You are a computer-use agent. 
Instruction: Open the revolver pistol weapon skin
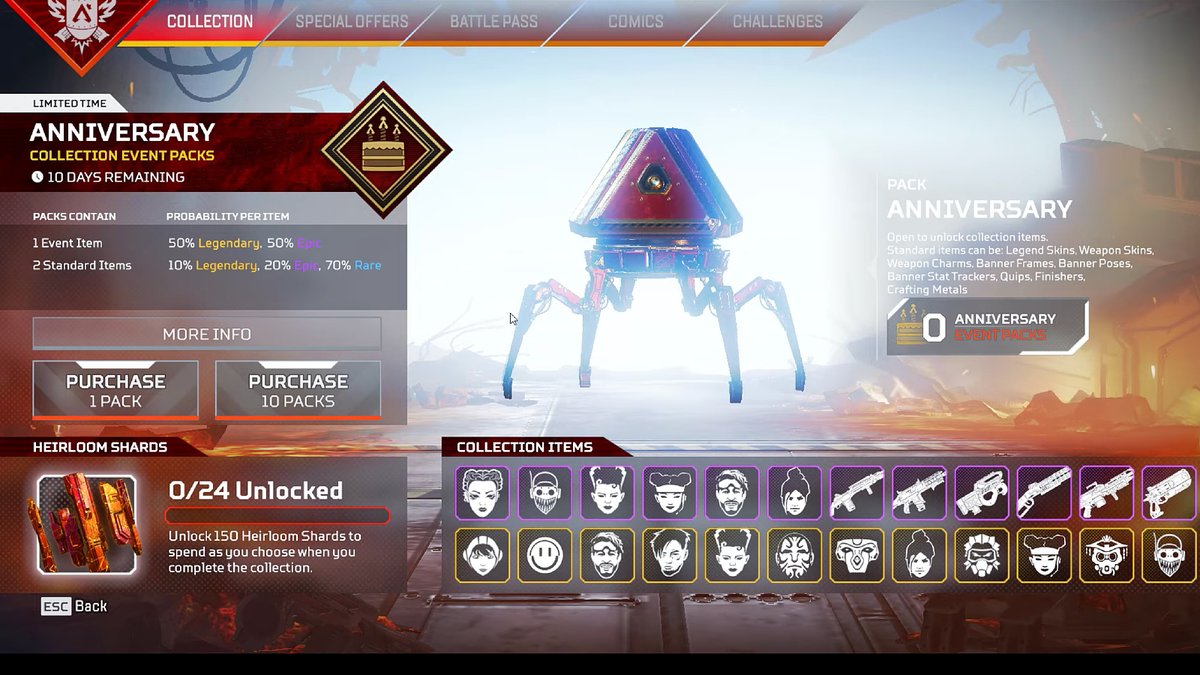1168,492
